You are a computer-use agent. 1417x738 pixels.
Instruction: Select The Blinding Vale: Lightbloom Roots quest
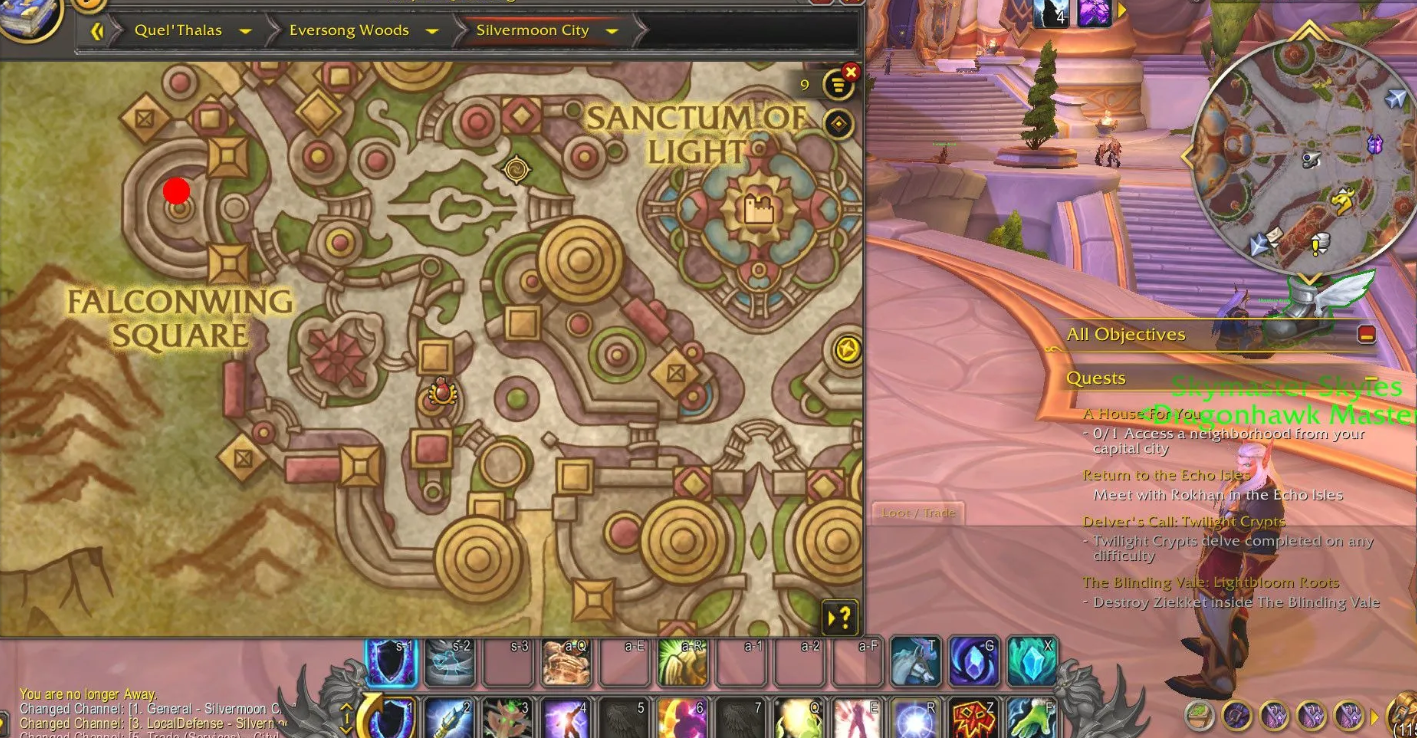[x=1210, y=582]
